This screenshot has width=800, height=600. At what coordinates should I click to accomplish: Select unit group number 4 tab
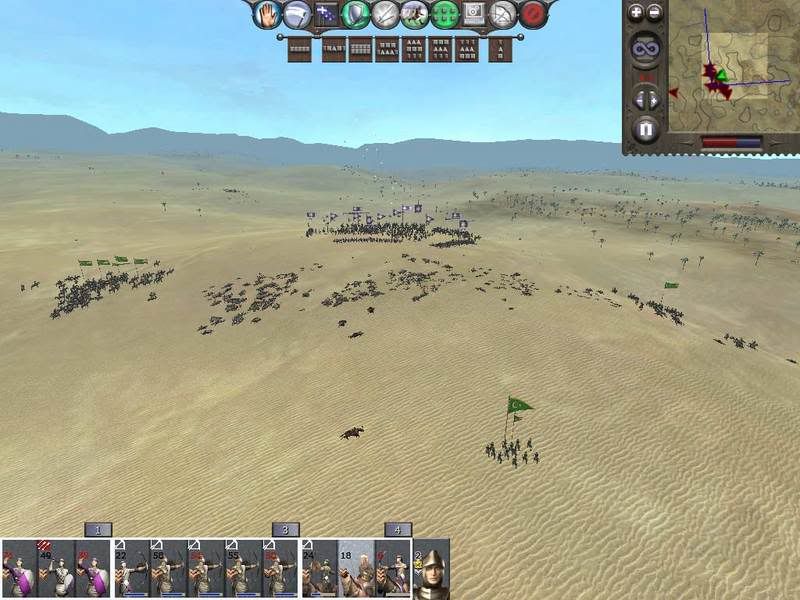click(397, 530)
